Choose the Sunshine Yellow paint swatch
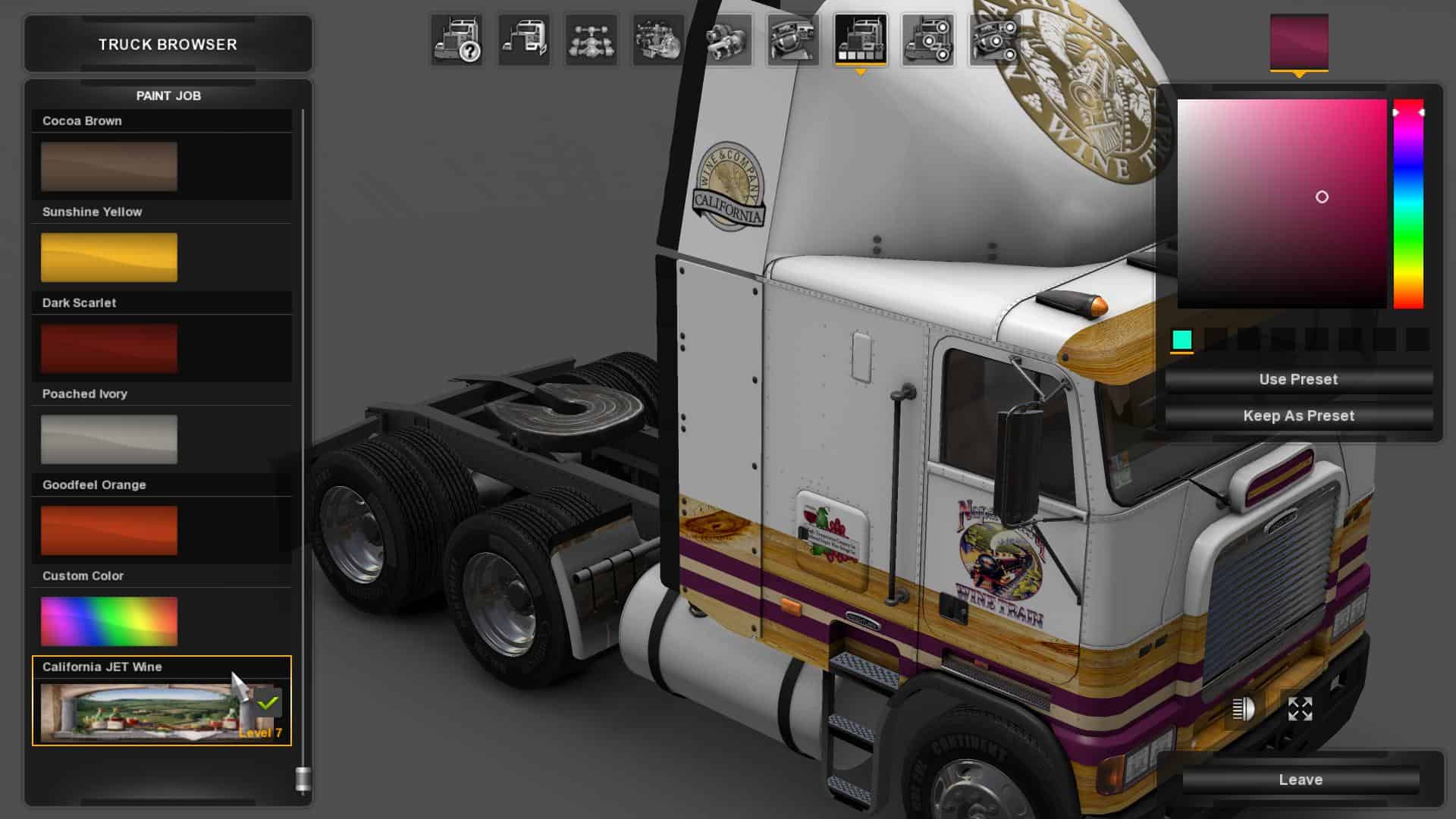This screenshot has width=1456, height=819. coord(109,257)
